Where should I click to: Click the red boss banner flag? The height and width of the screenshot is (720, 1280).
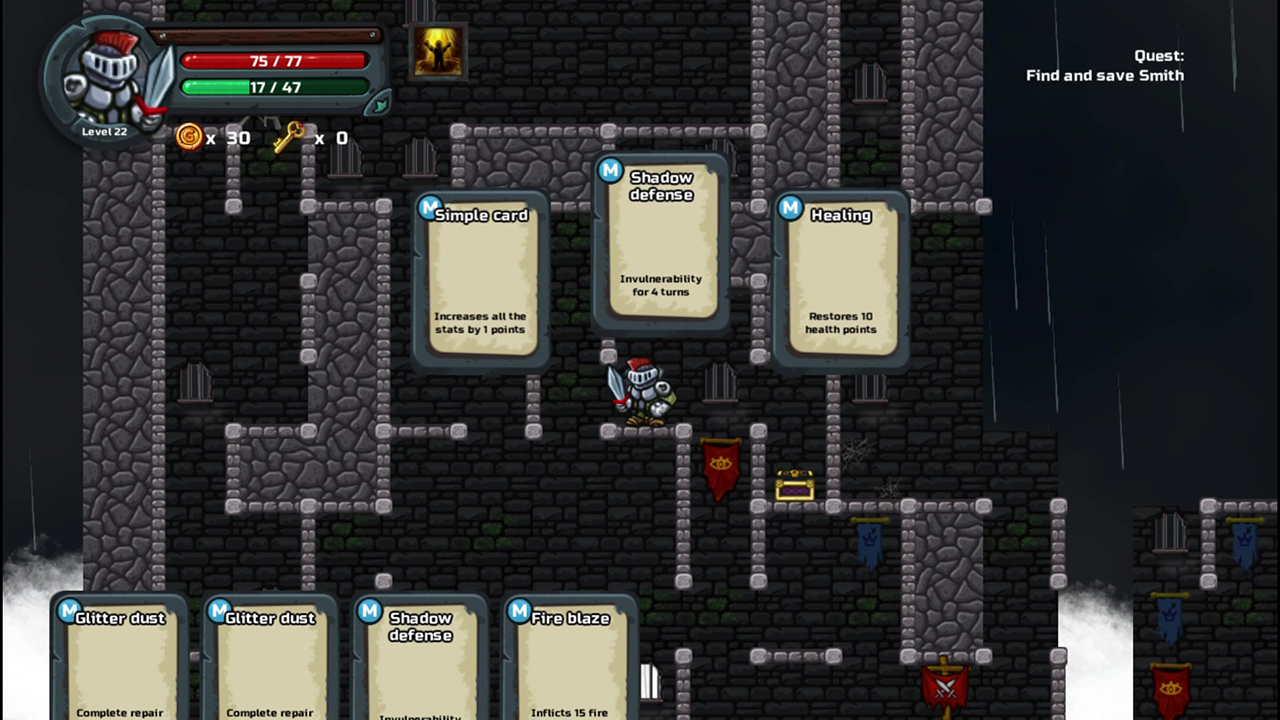click(722, 468)
